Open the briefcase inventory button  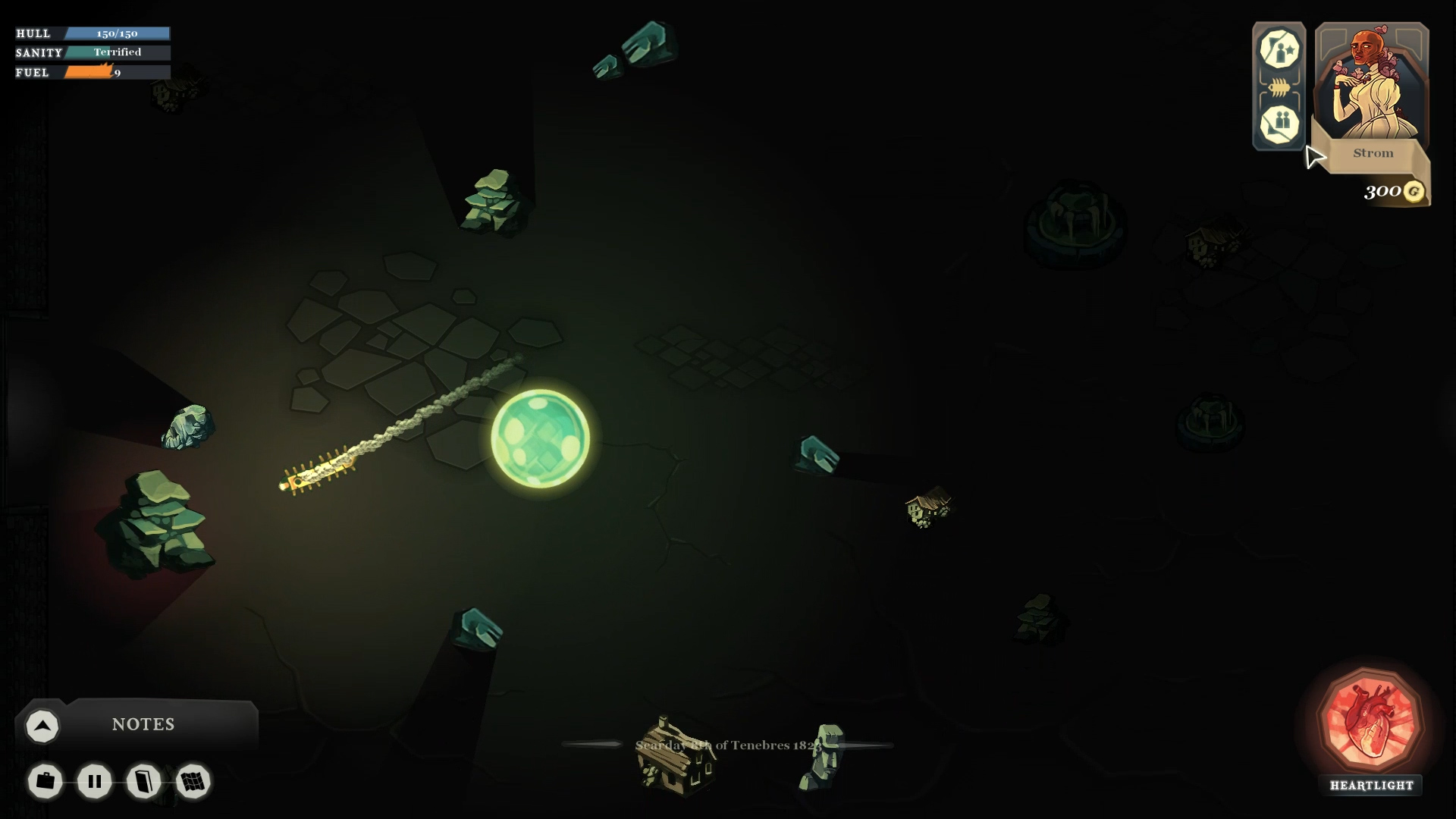(45, 781)
